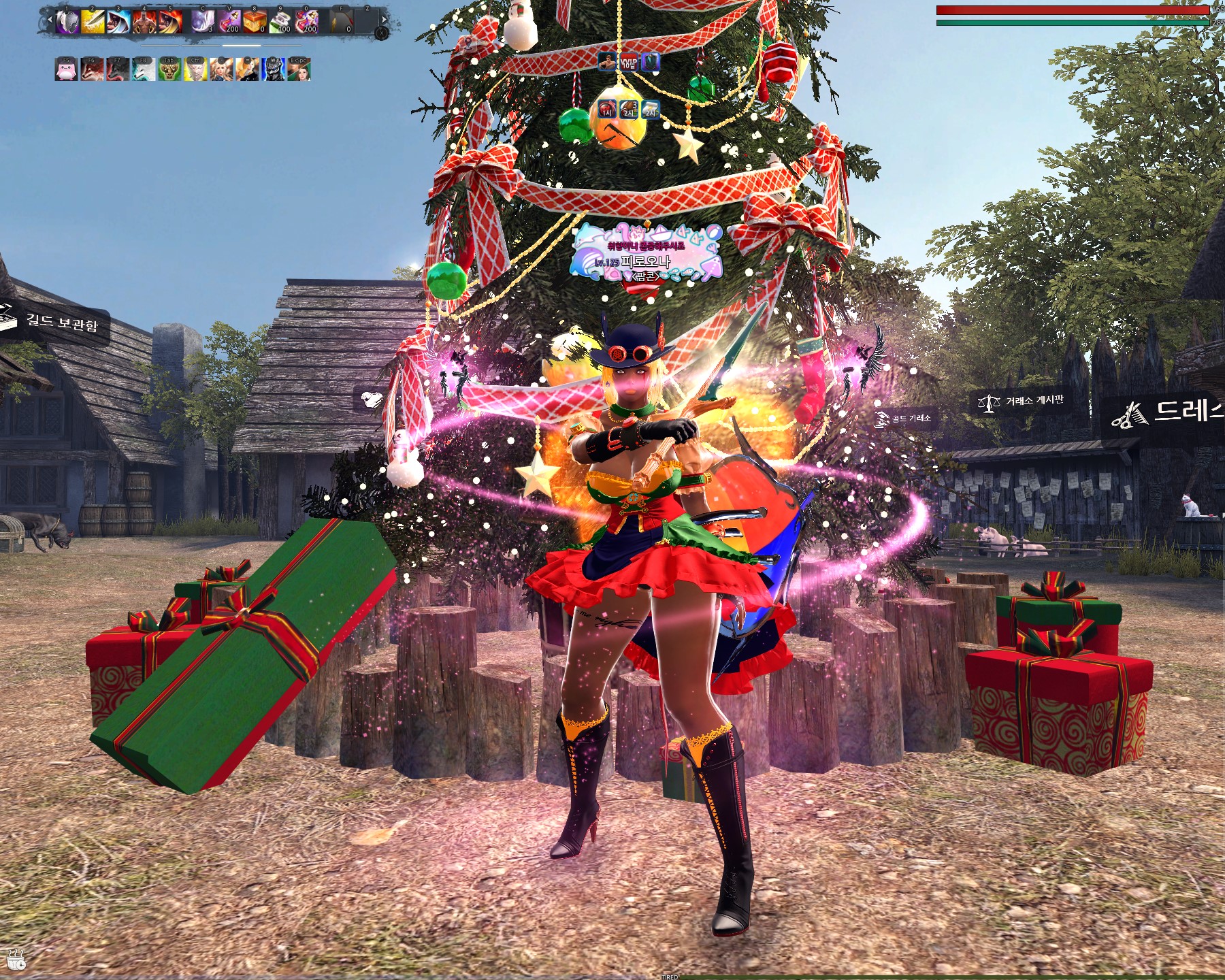
Task: Select the two-portrait icon on the BkSpc slot
Action: [299, 70]
